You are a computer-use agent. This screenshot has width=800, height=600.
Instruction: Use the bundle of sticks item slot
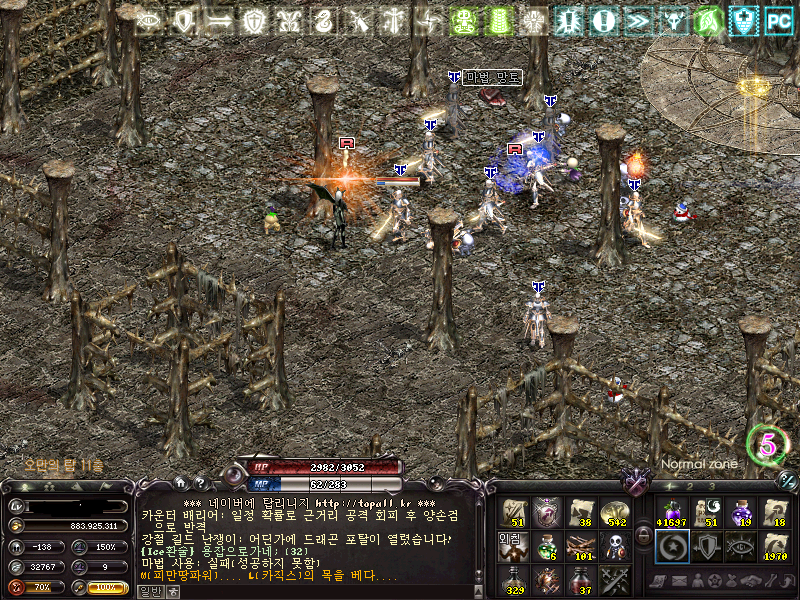point(579,546)
